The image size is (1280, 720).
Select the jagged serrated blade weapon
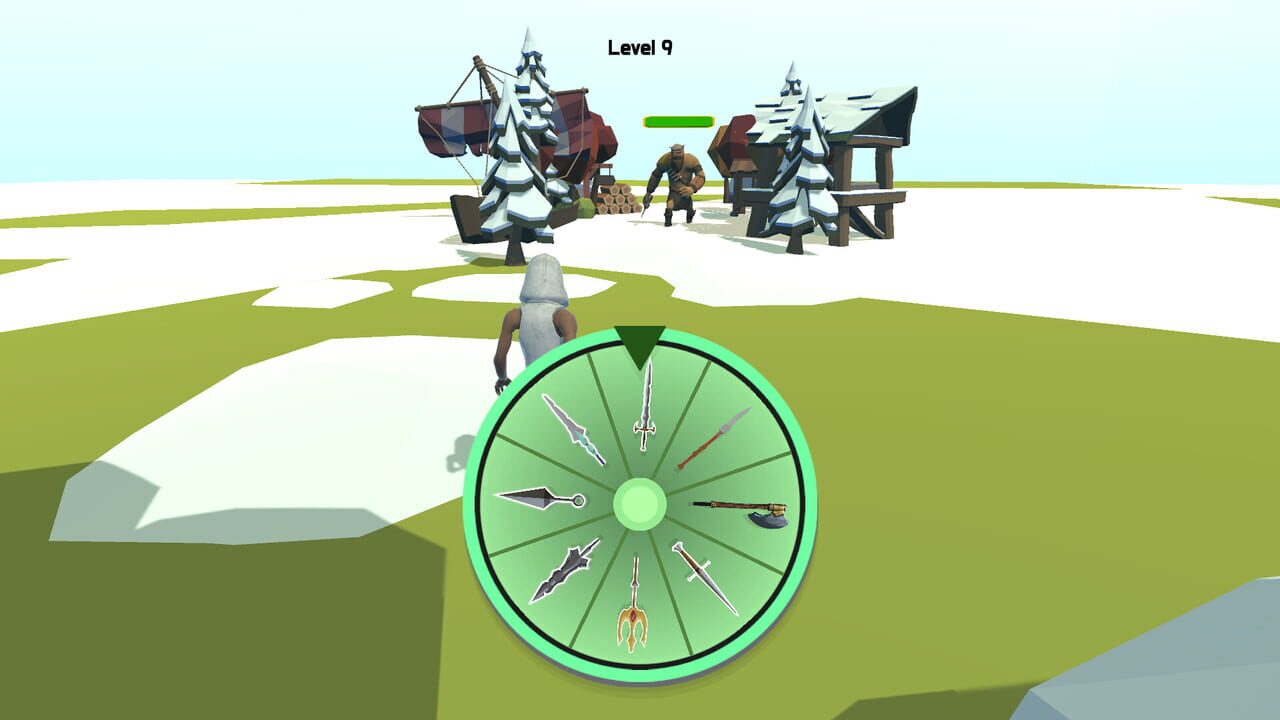click(x=567, y=570)
